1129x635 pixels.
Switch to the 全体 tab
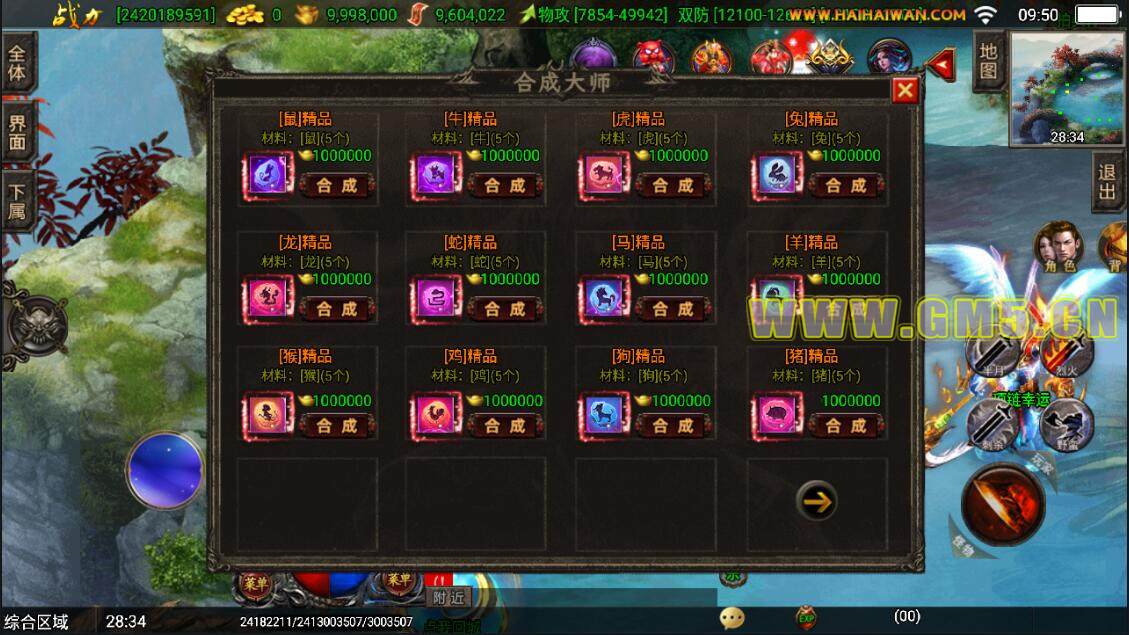click(x=18, y=63)
